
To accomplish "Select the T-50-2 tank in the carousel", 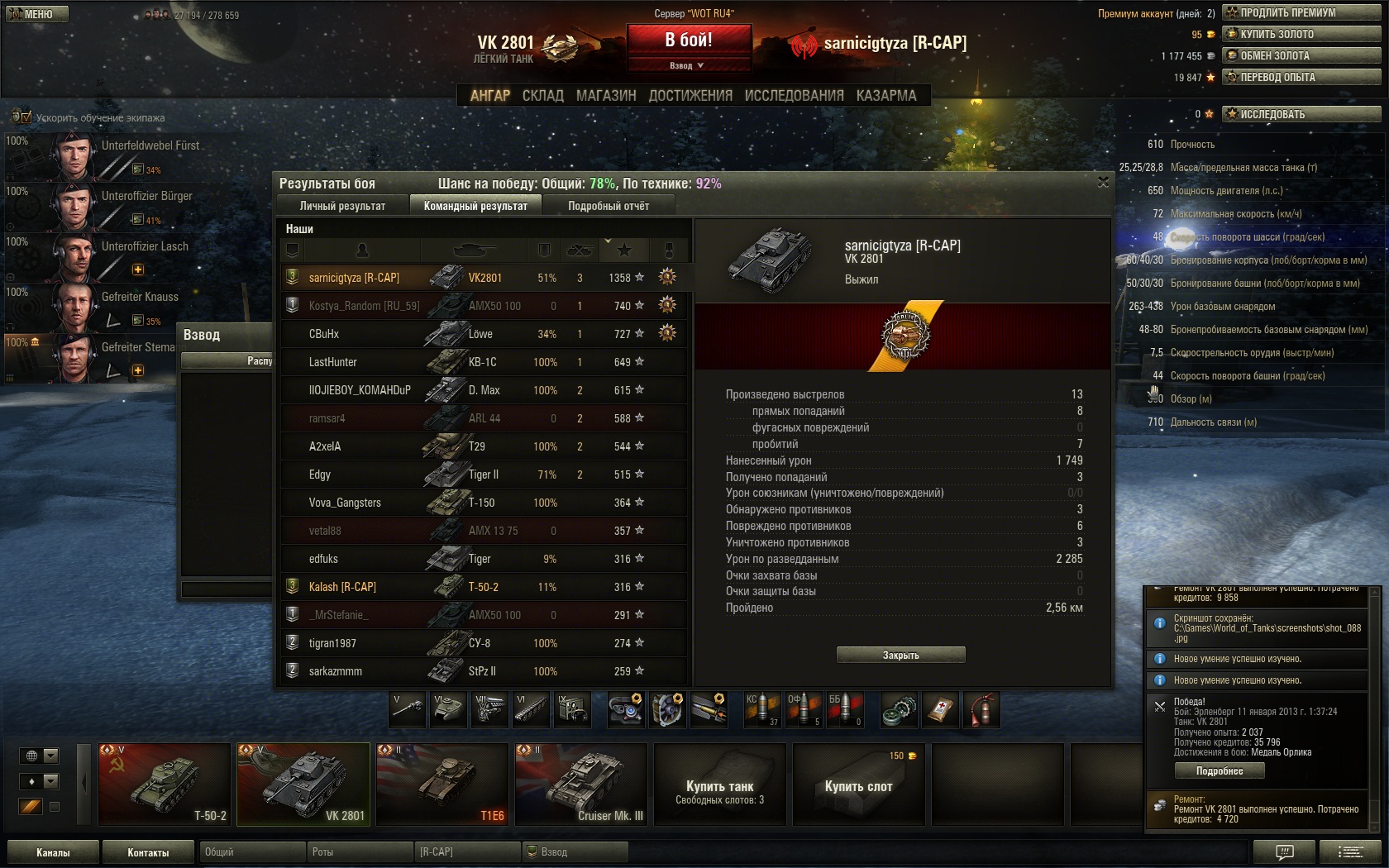I will click(x=165, y=785).
